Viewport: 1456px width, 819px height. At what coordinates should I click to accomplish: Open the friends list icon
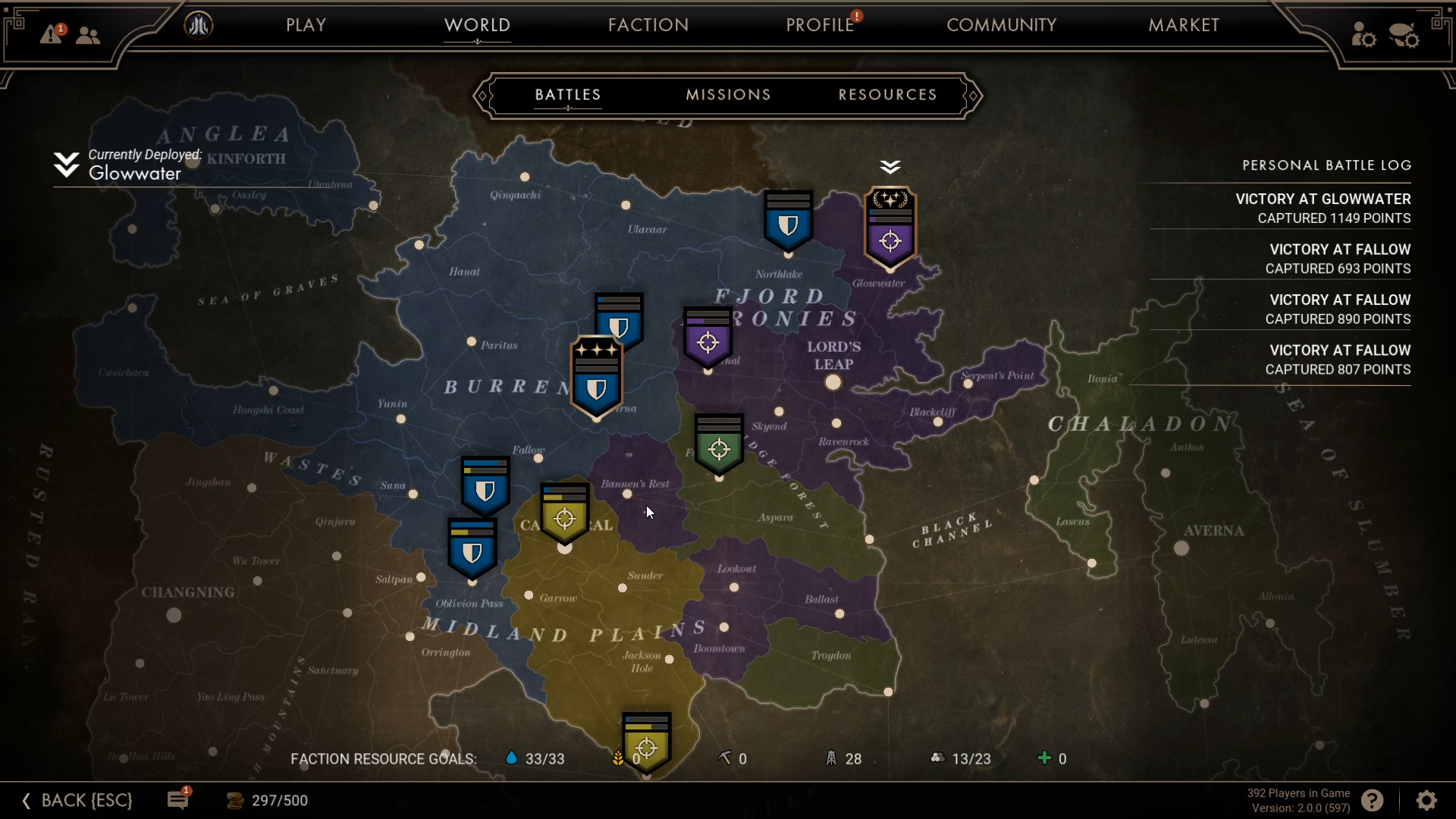88,35
